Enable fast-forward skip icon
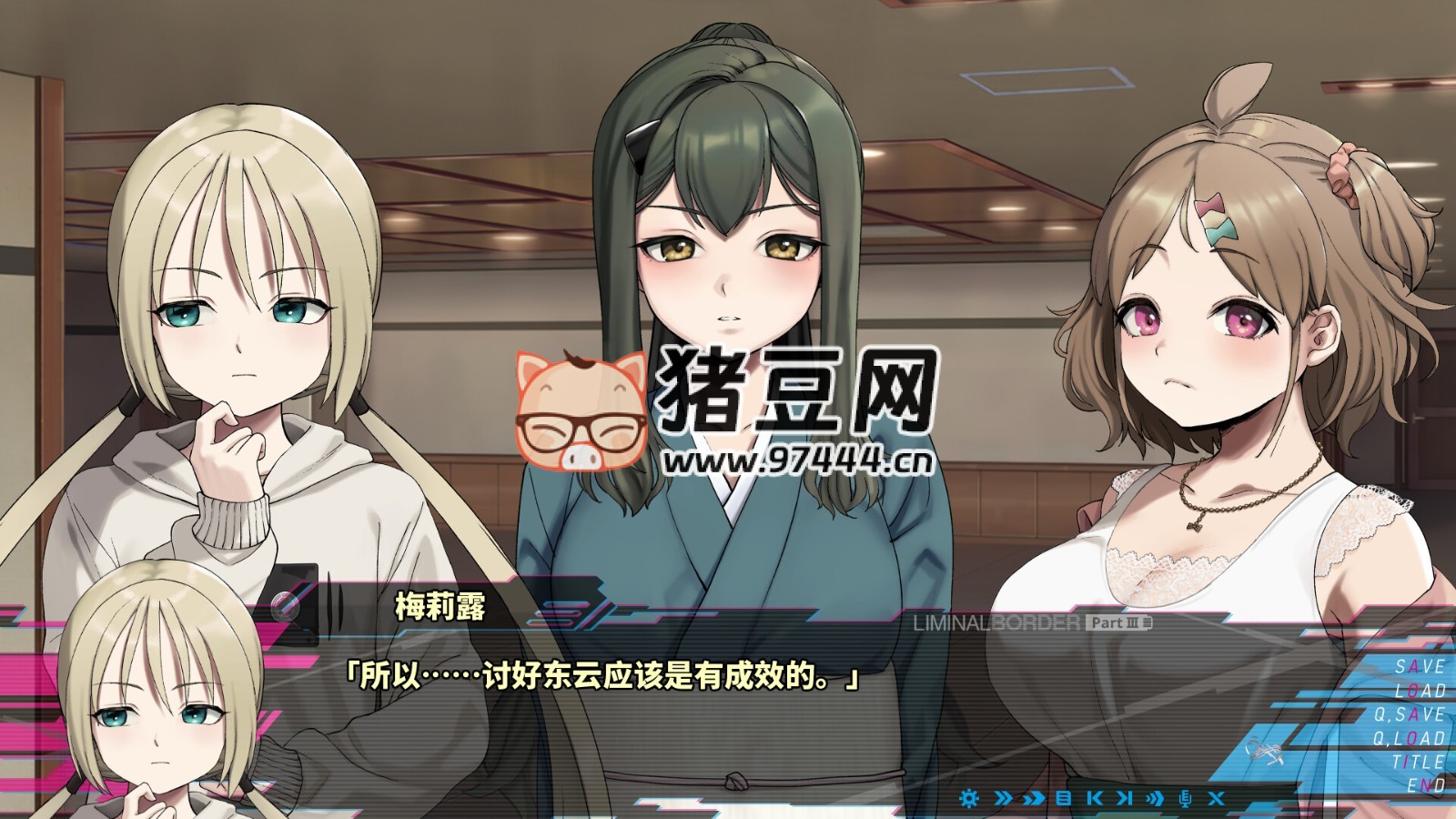The height and width of the screenshot is (819, 1456). point(1034,798)
